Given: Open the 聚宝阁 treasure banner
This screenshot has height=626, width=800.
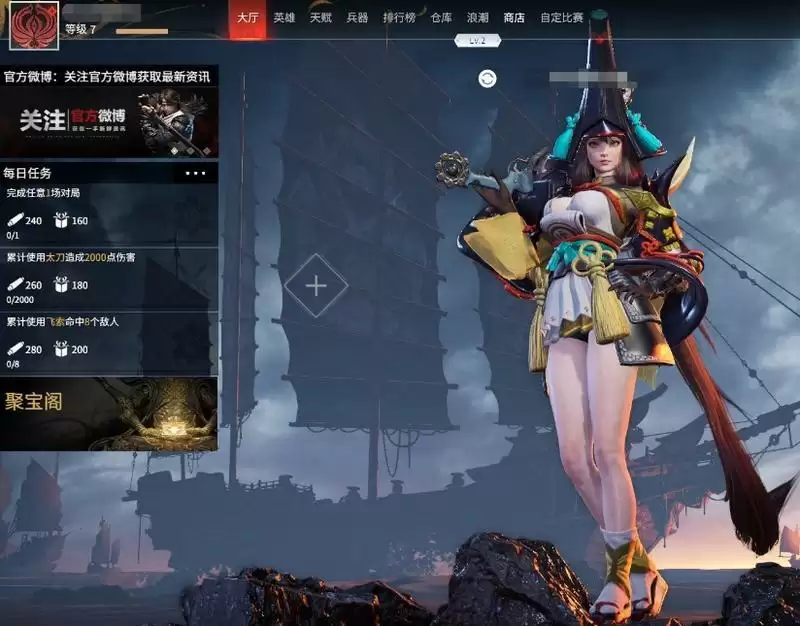Looking at the screenshot, I should click(x=109, y=413).
